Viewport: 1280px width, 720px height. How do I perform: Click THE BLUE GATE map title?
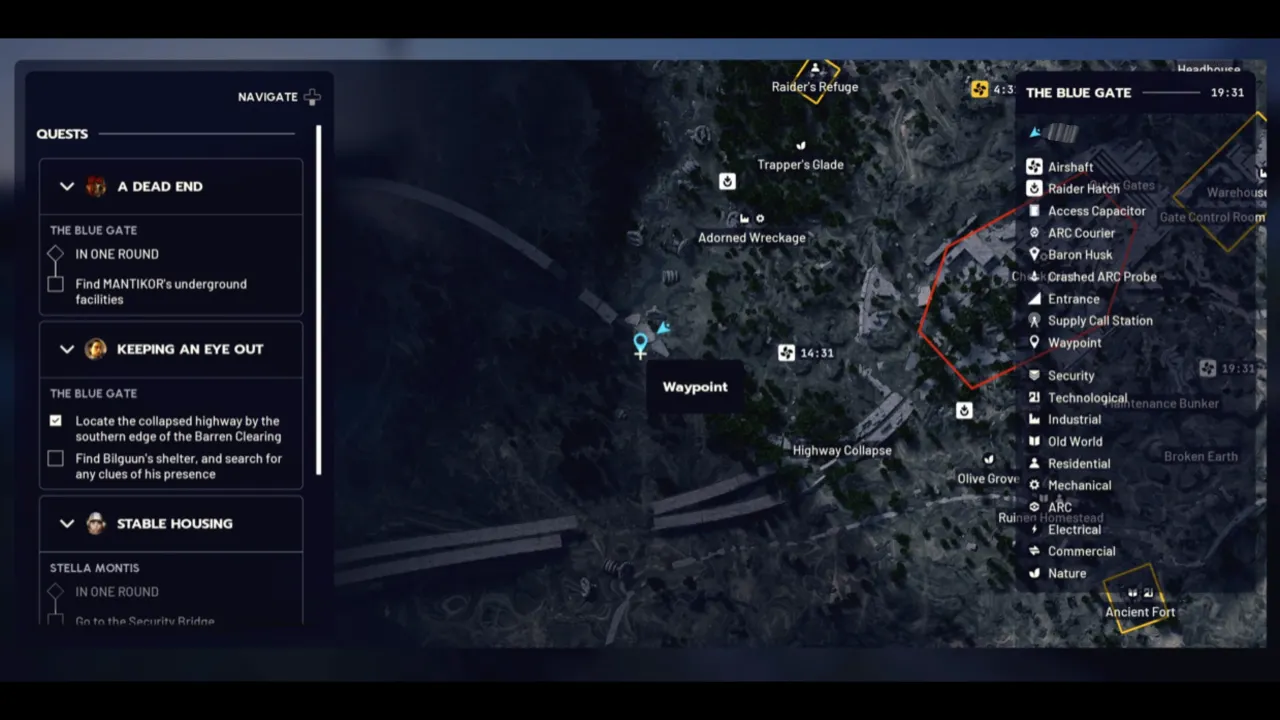click(x=1078, y=92)
